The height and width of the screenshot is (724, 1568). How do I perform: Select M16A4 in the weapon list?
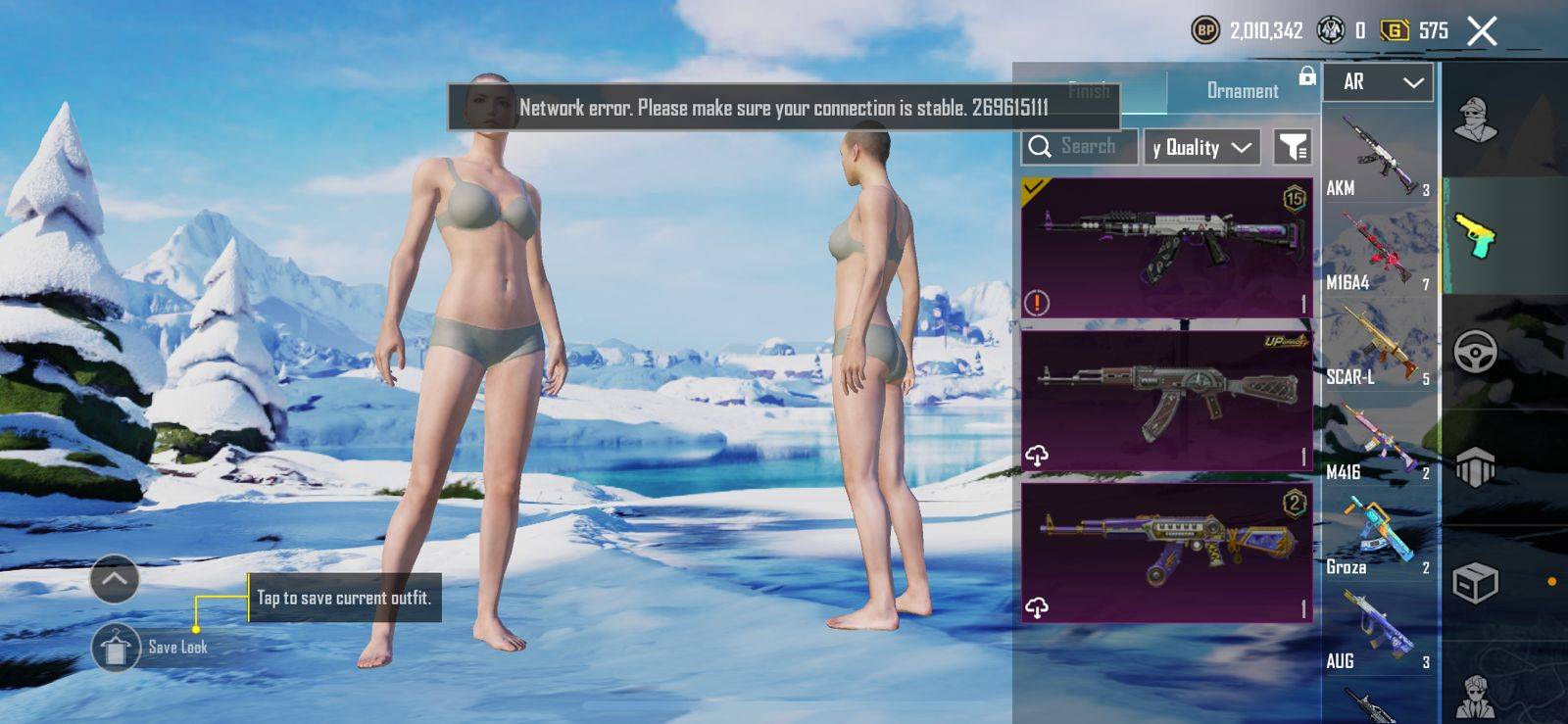pos(1378,252)
